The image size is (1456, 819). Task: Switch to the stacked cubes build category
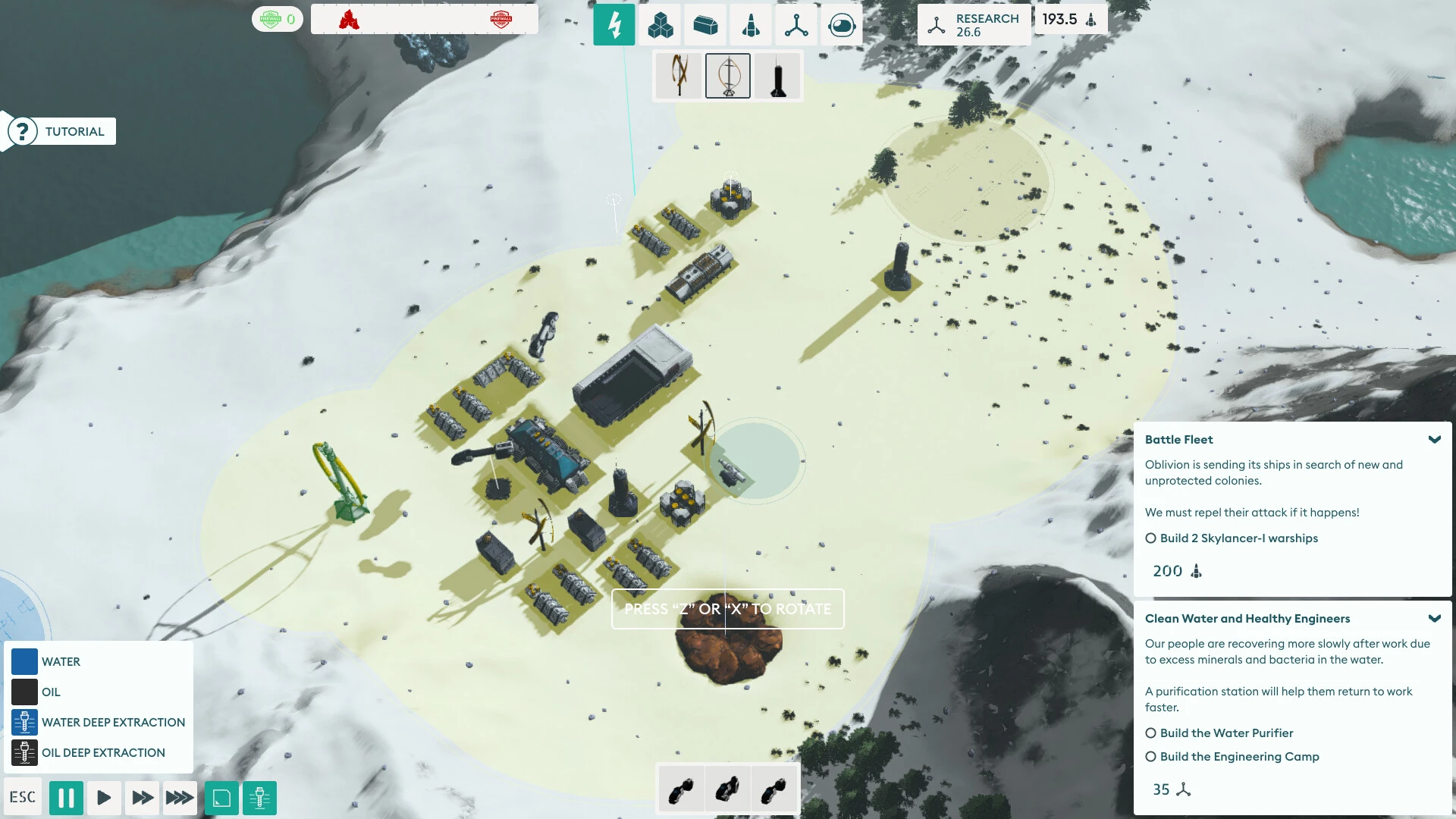coord(660,25)
